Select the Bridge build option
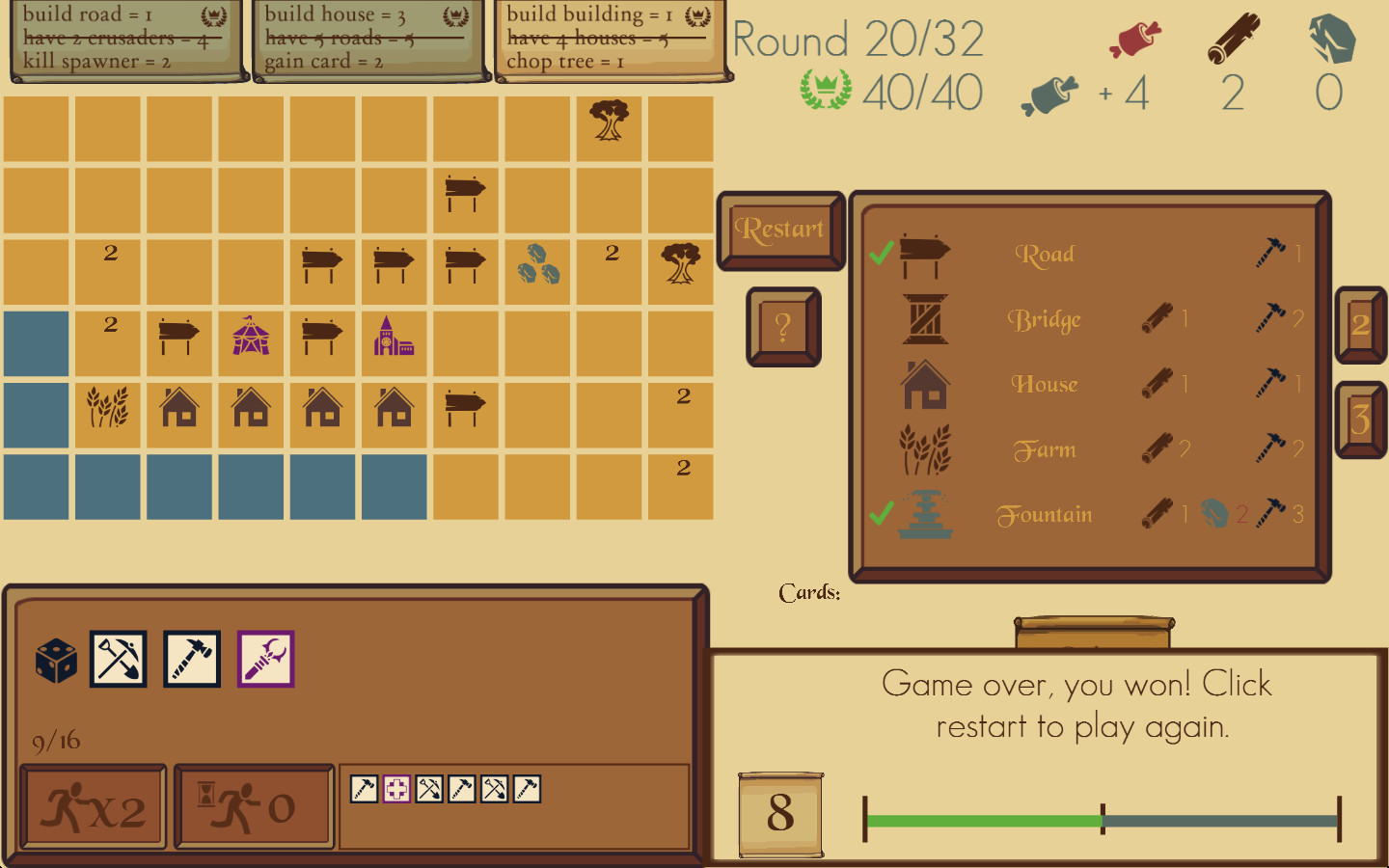The image size is (1389, 868). pos(1047,320)
